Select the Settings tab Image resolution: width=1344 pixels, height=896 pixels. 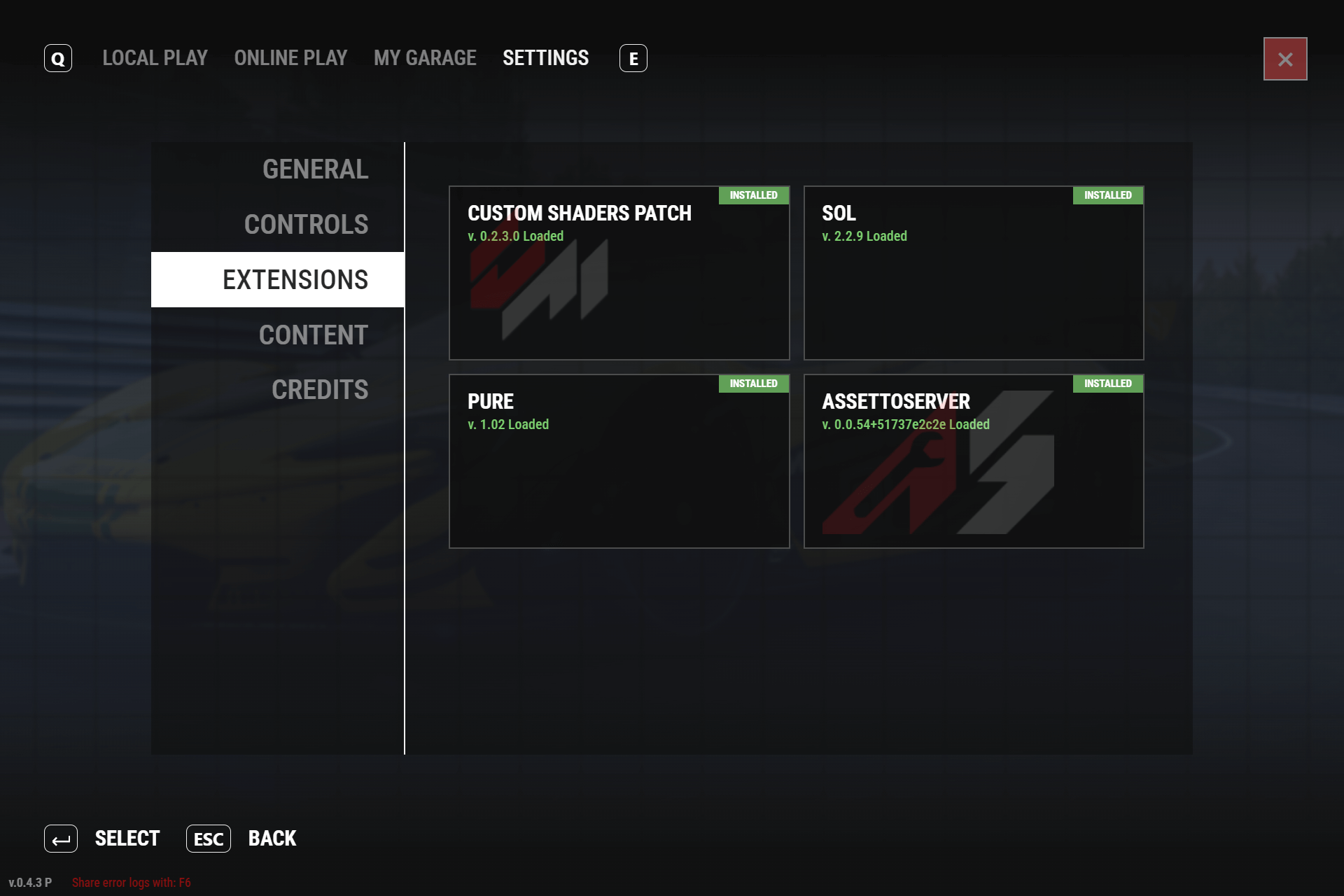[545, 58]
